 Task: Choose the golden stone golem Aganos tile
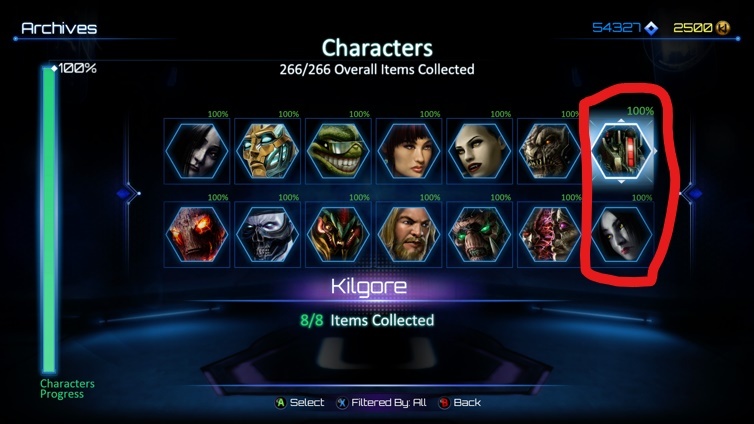[x=267, y=150]
